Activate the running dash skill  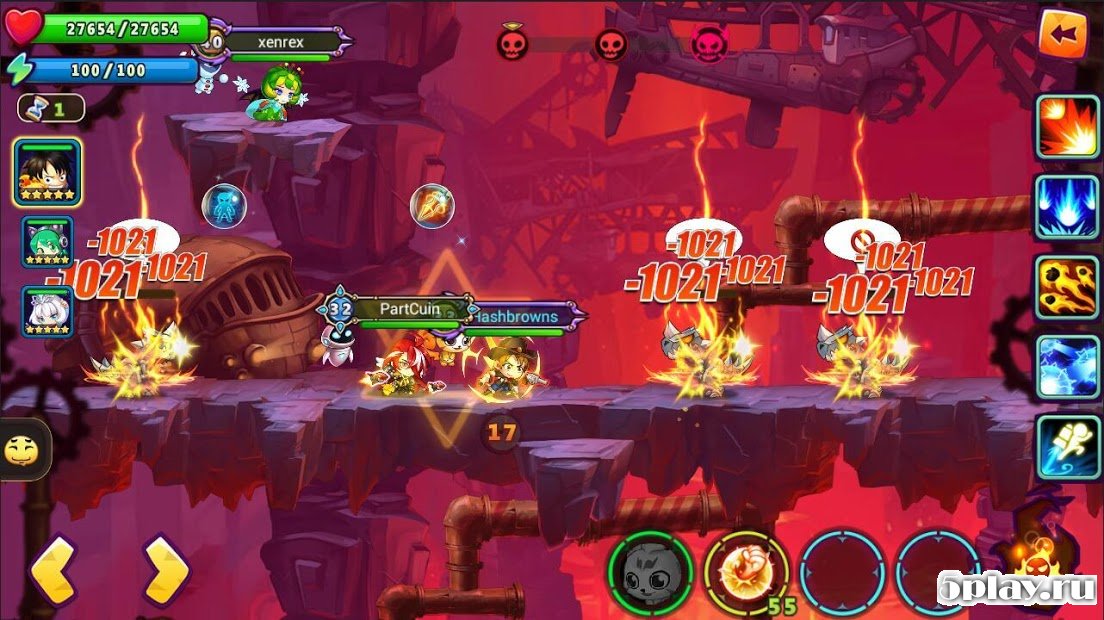1067,447
